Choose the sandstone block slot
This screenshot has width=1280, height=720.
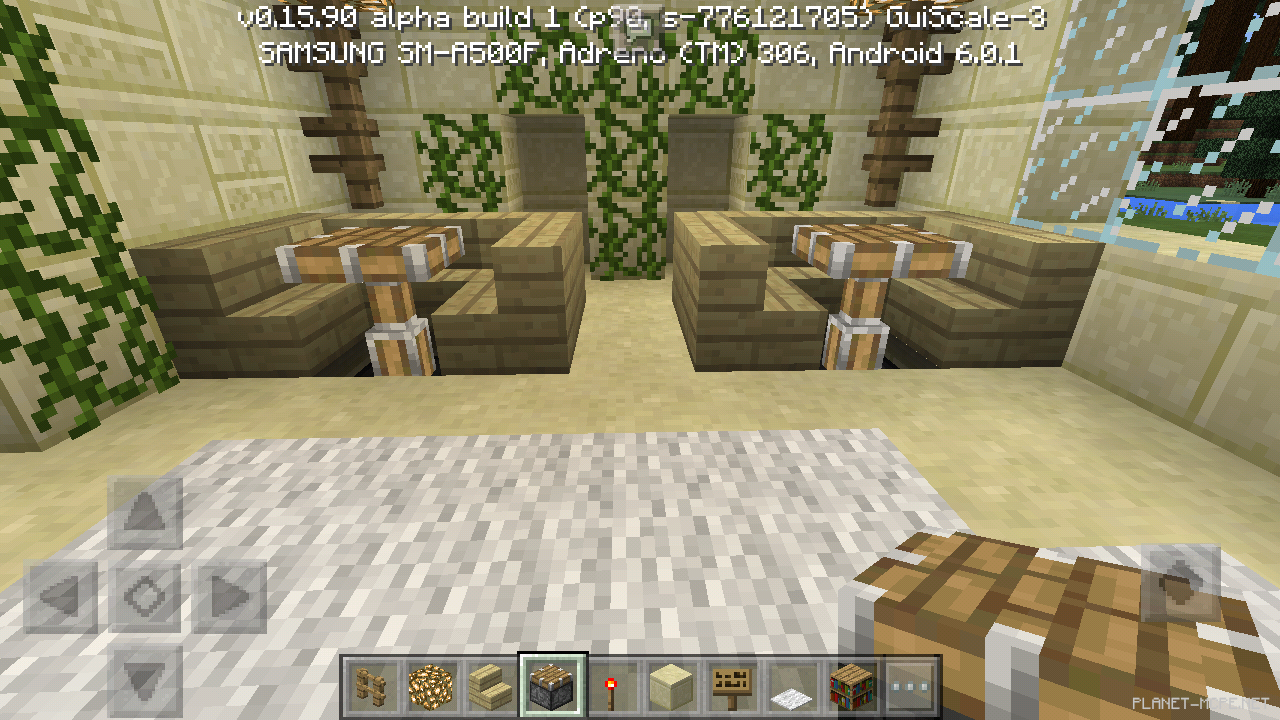click(672, 687)
